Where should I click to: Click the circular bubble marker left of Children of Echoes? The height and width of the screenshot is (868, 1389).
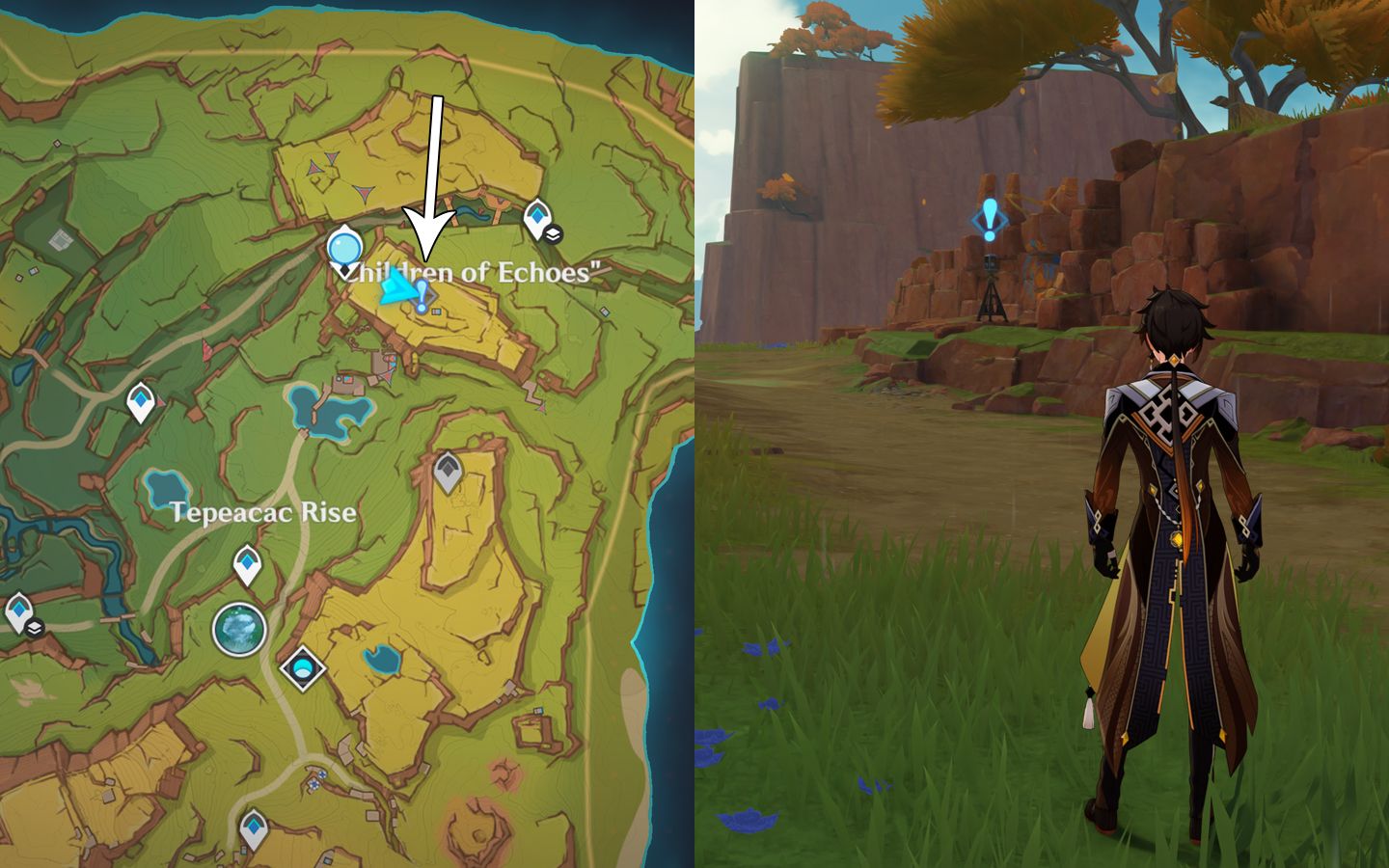pos(344,249)
